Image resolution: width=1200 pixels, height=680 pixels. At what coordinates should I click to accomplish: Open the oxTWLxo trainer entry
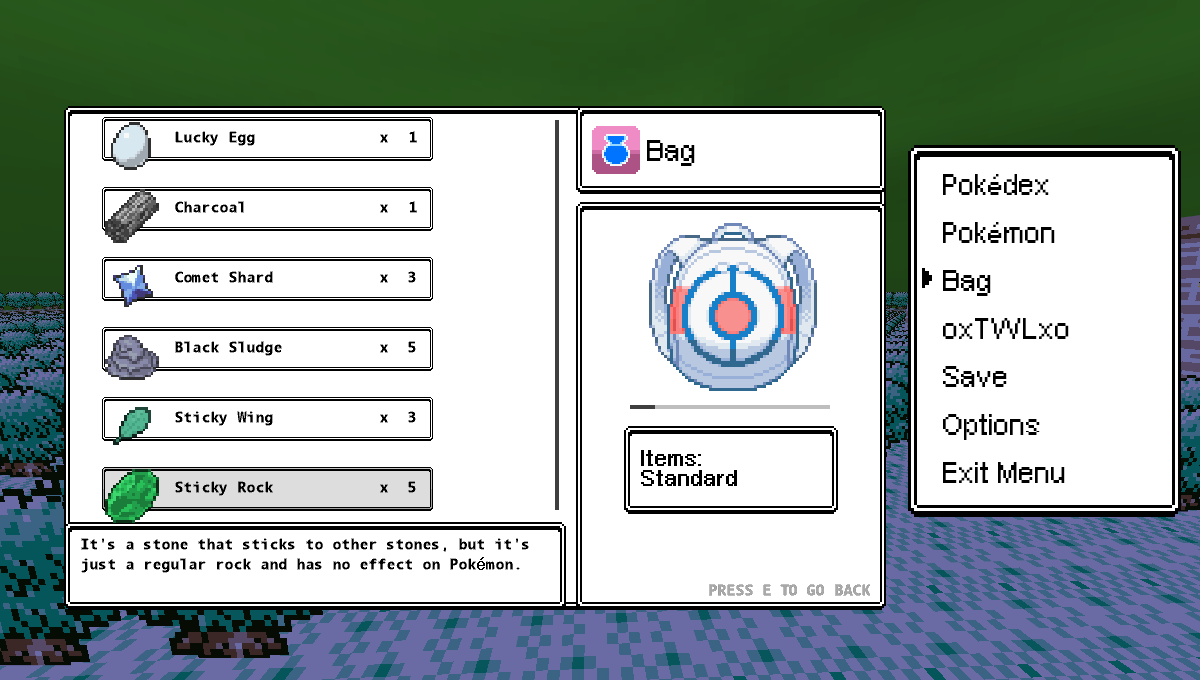click(x=1005, y=330)
